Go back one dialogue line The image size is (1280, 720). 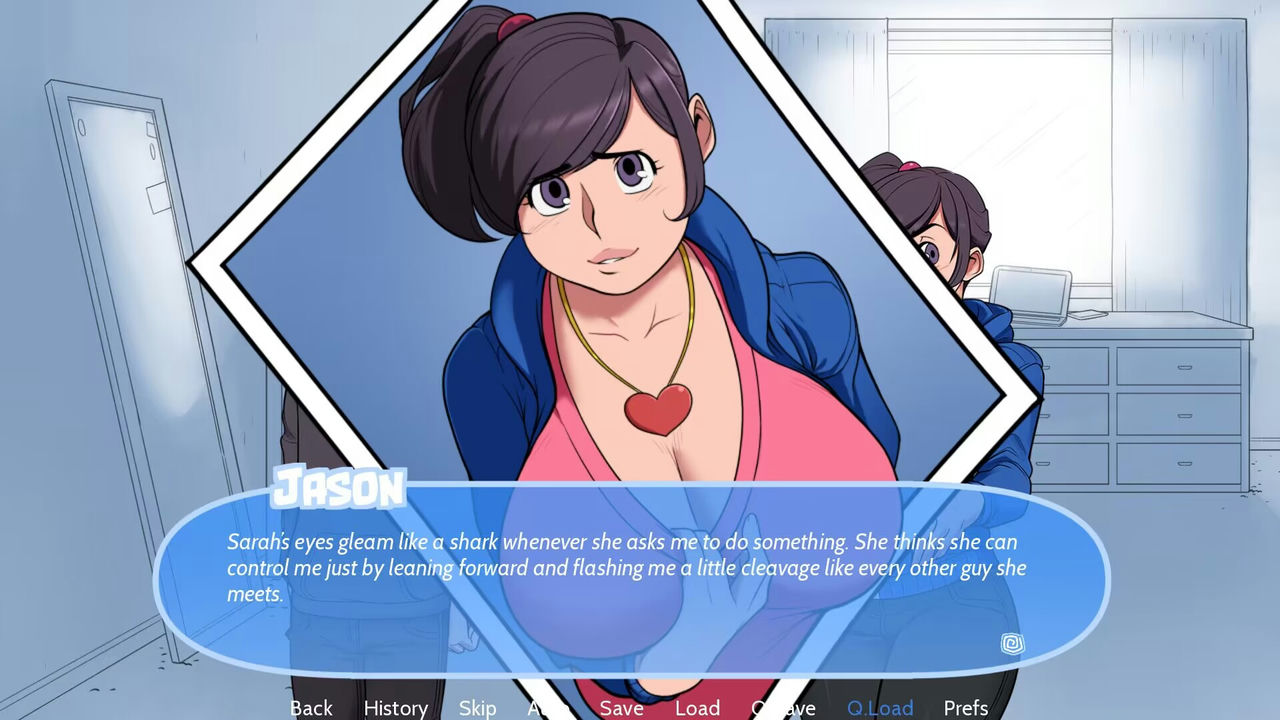(311, 708)
